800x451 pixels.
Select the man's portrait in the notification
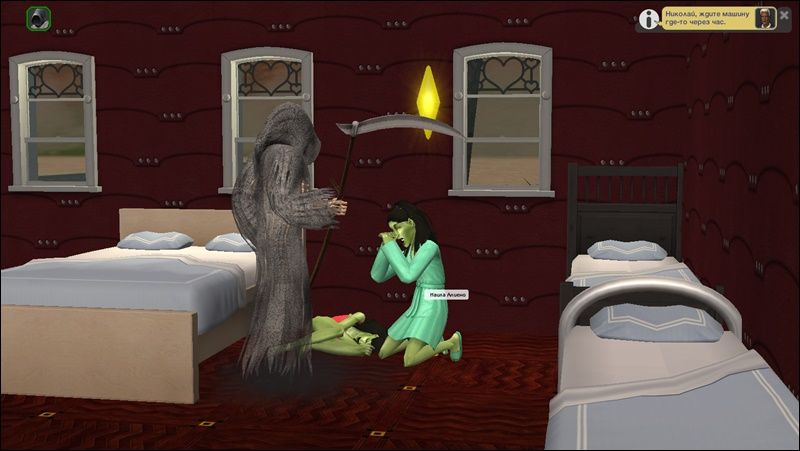(x=765, y=18)
